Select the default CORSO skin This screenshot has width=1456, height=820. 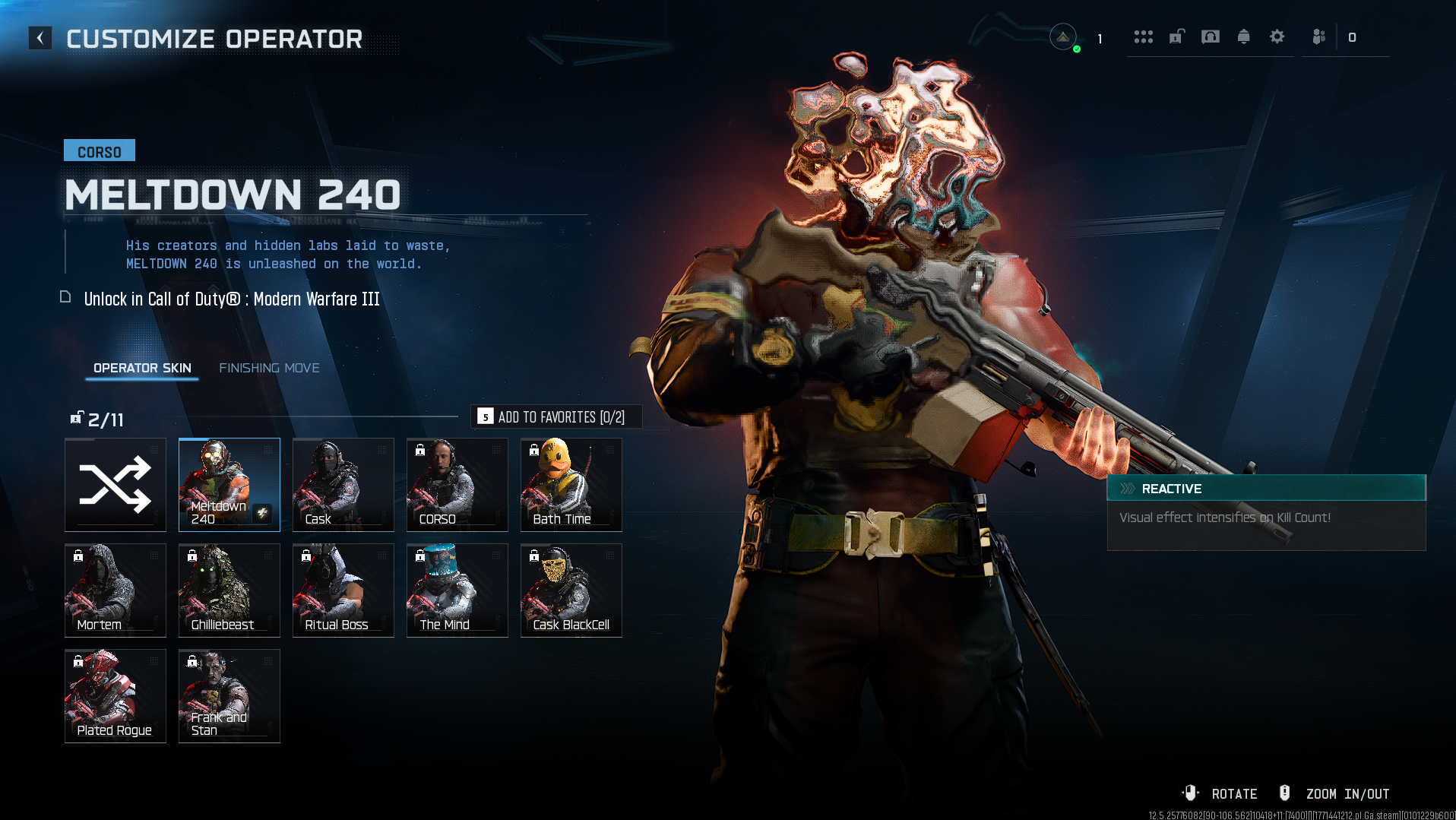pyautogui.click(x=457, y=485)
